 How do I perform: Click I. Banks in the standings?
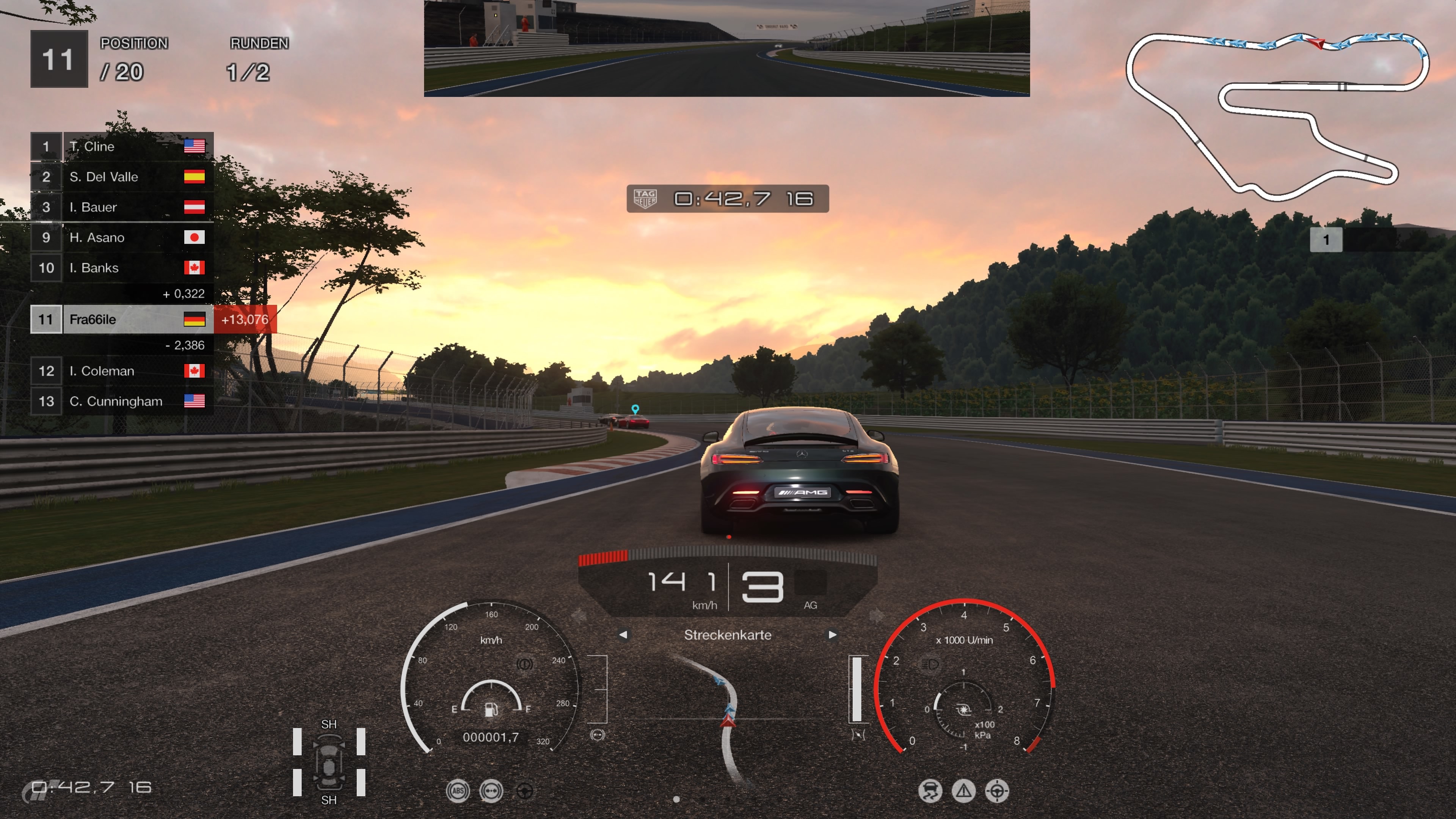tap(121, 268)
